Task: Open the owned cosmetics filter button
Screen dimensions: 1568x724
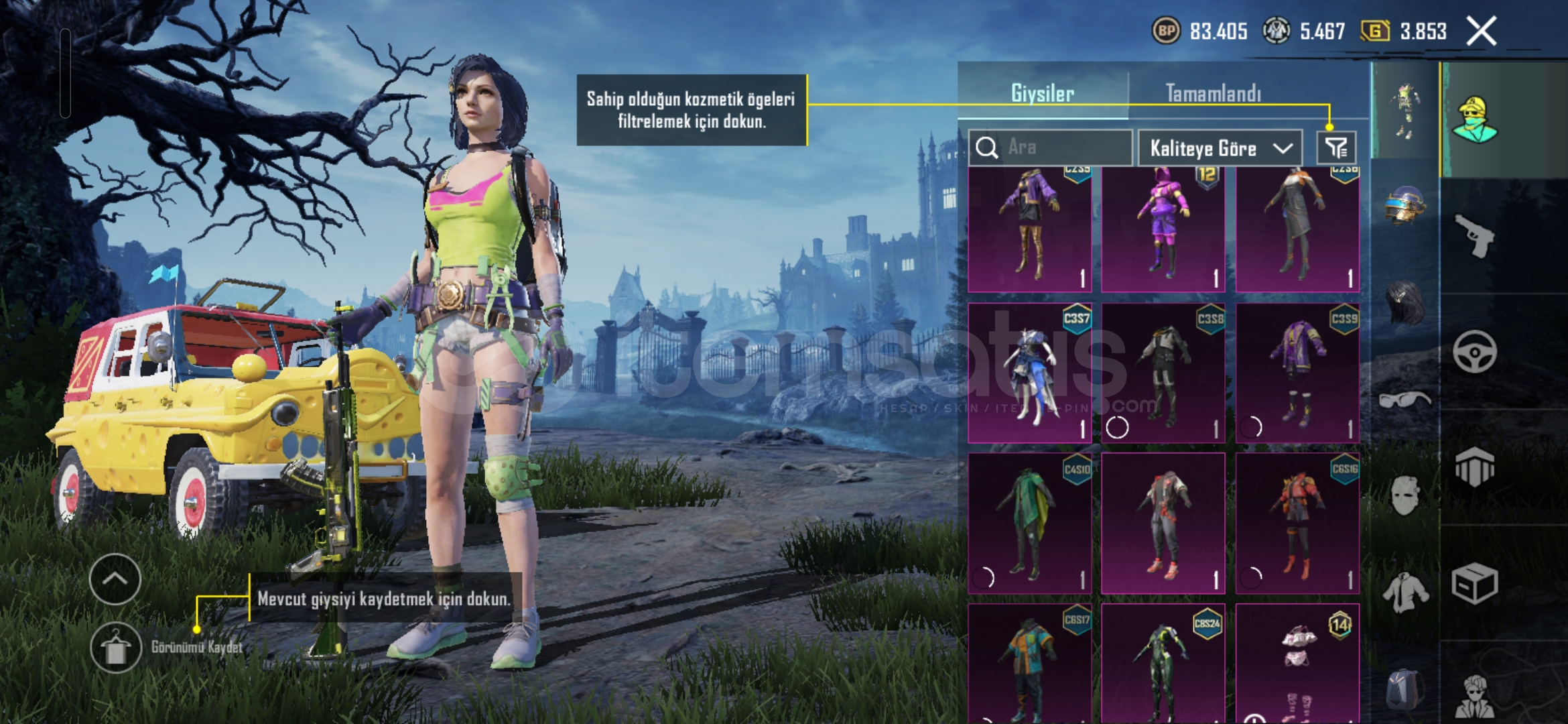Action: [1336, 148]
